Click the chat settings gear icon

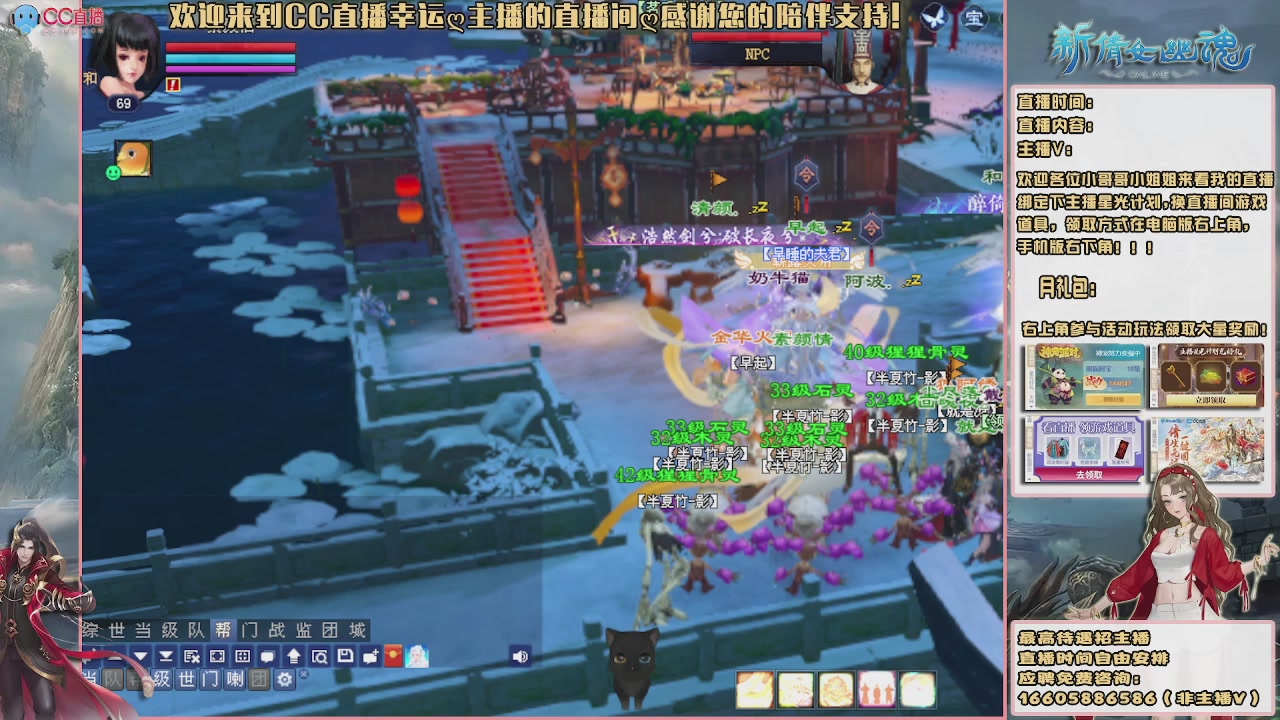coord(283,680)
